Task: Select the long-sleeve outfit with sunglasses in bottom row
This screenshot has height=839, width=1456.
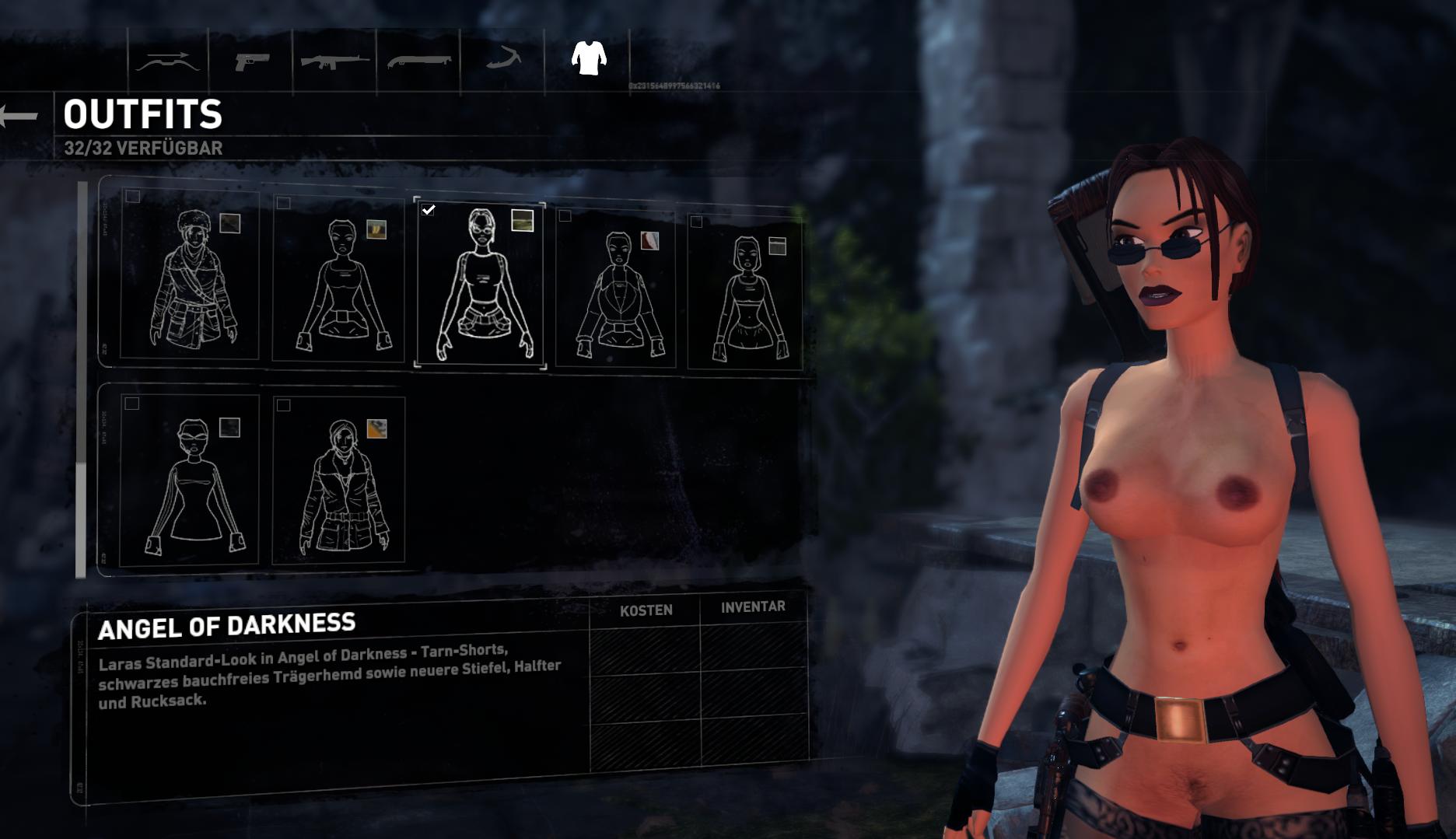Action: pos(191,479)
